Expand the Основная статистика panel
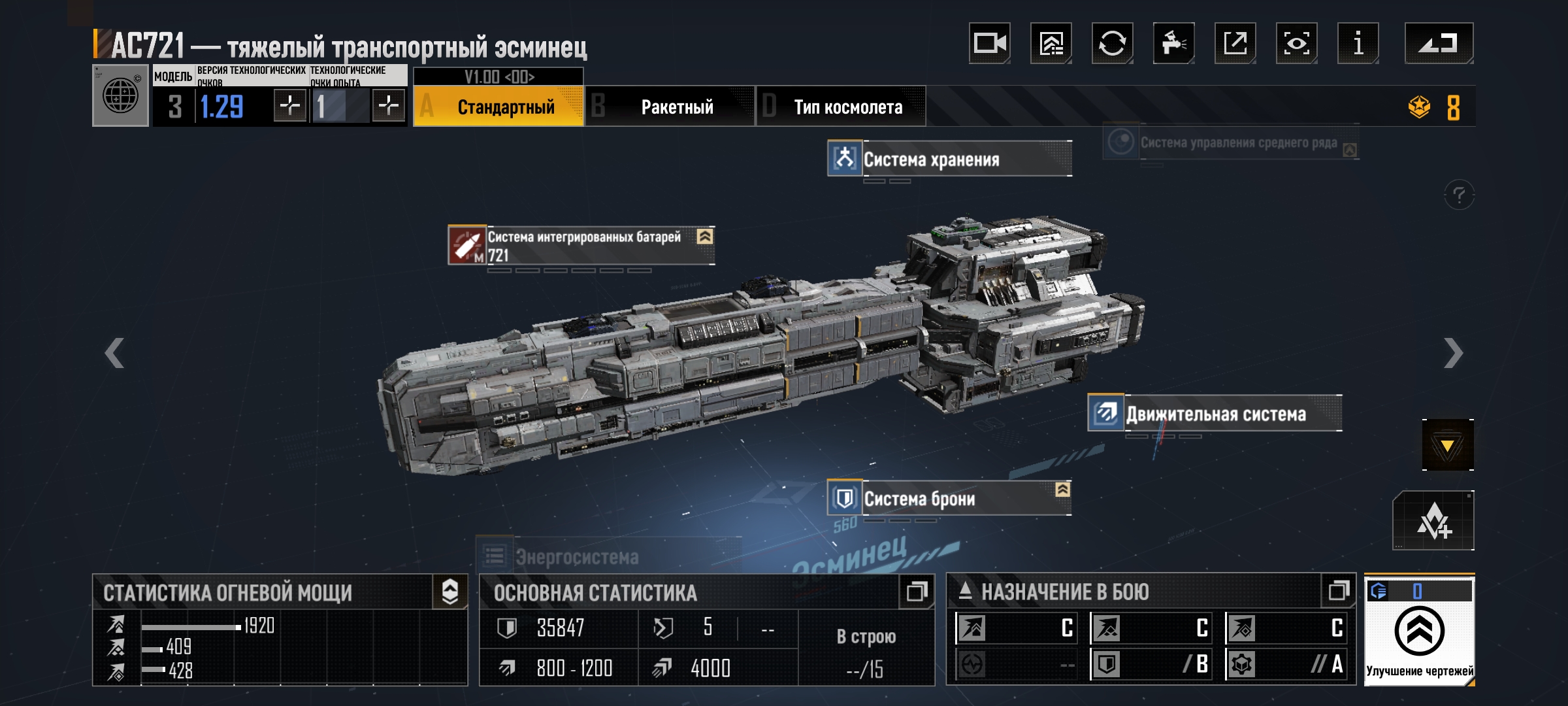Image resolution: width=1568 pixels, height=706 pixels. [916, 592]
